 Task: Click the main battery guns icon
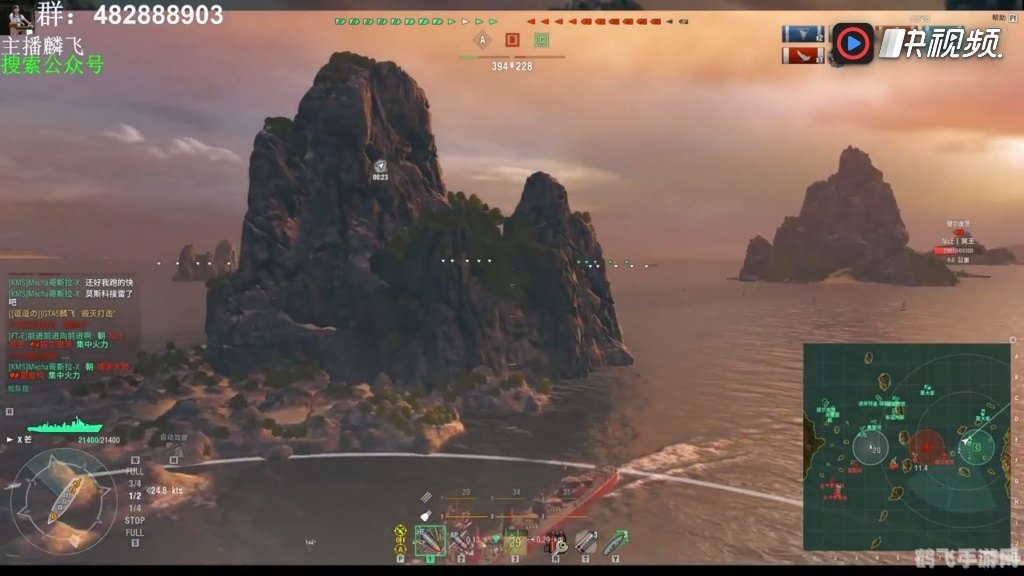426,497
